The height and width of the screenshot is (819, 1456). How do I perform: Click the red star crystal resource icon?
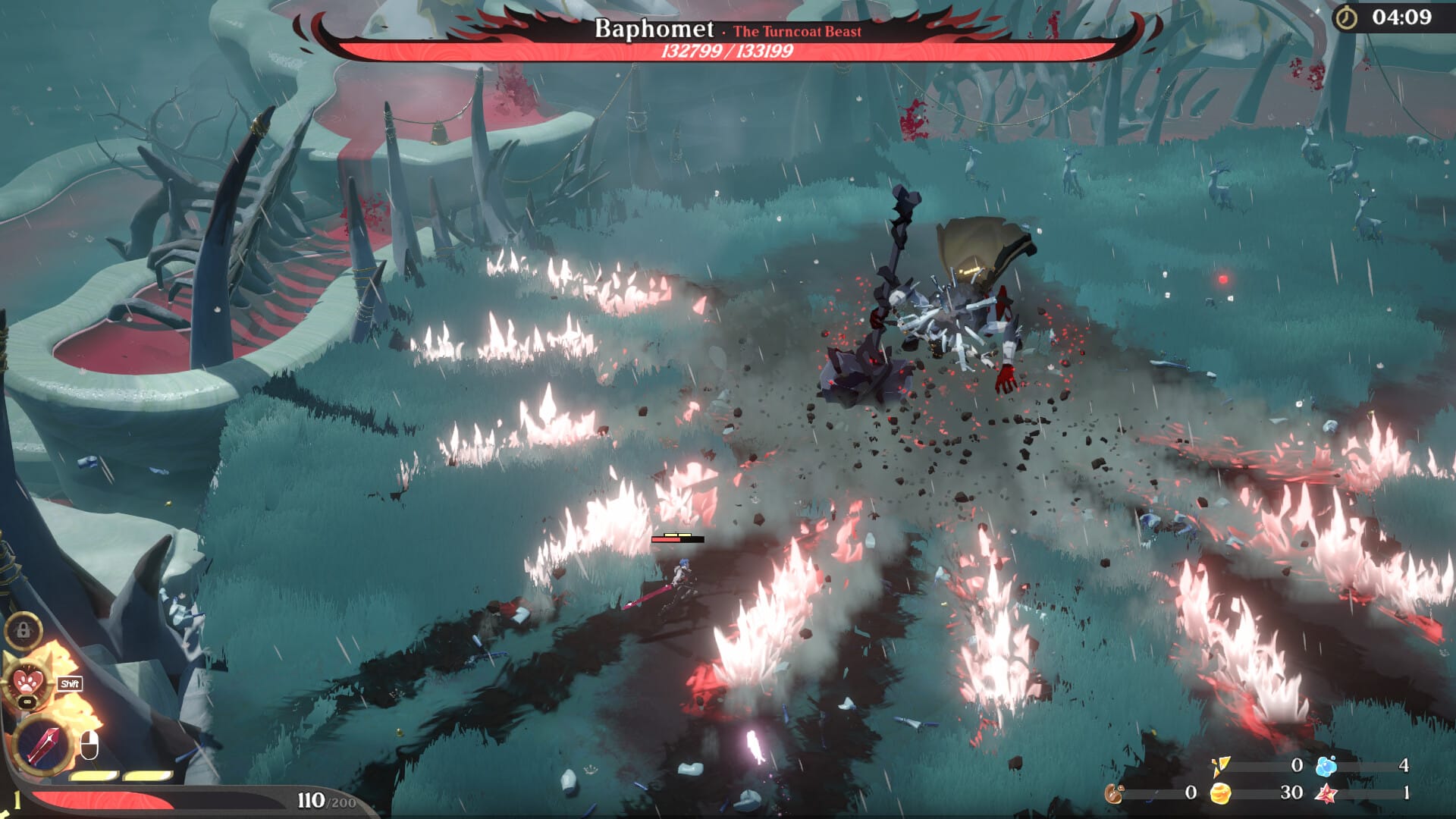1326,794
